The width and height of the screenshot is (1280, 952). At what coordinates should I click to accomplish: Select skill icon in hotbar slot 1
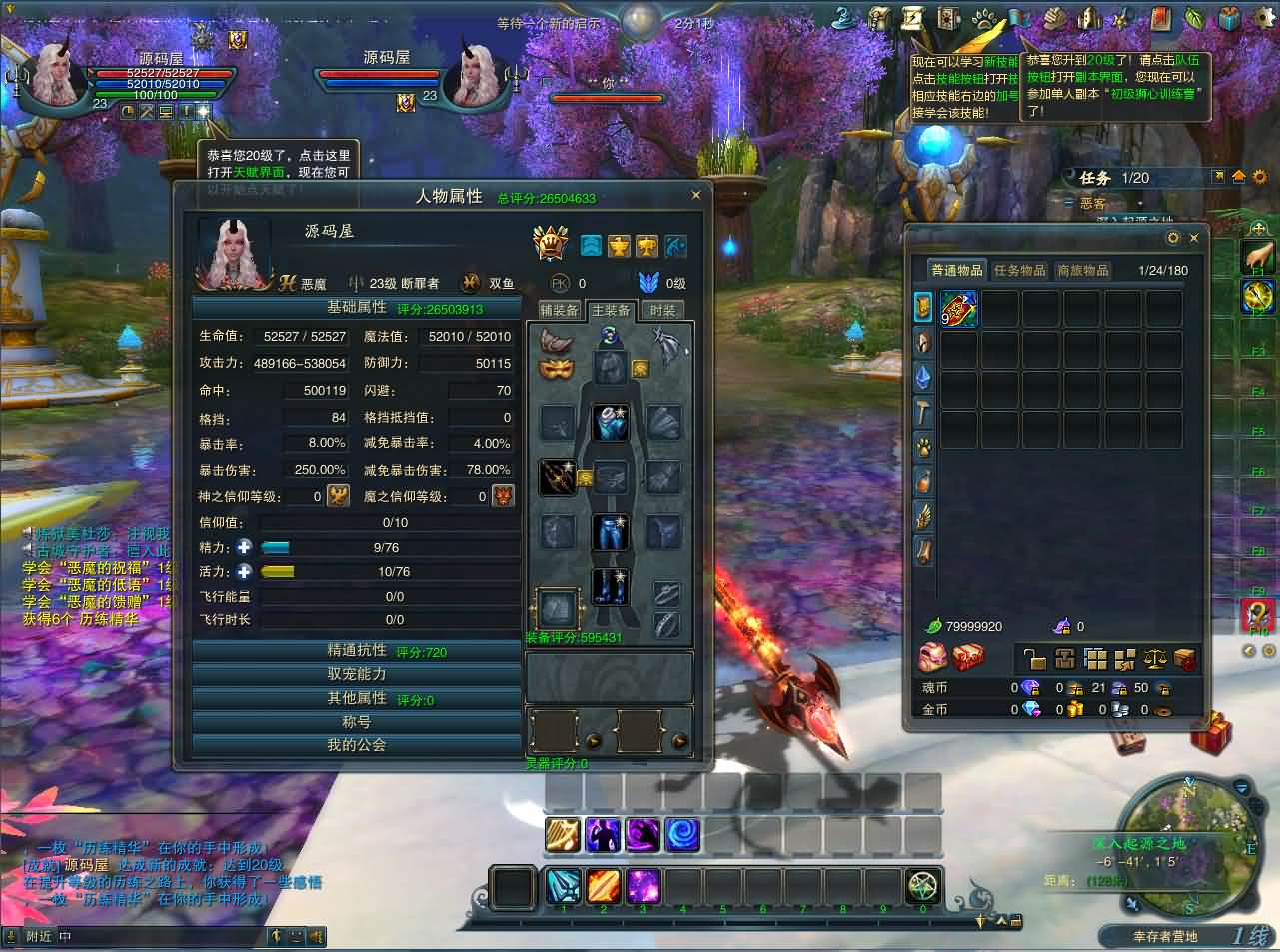[563, 885]
